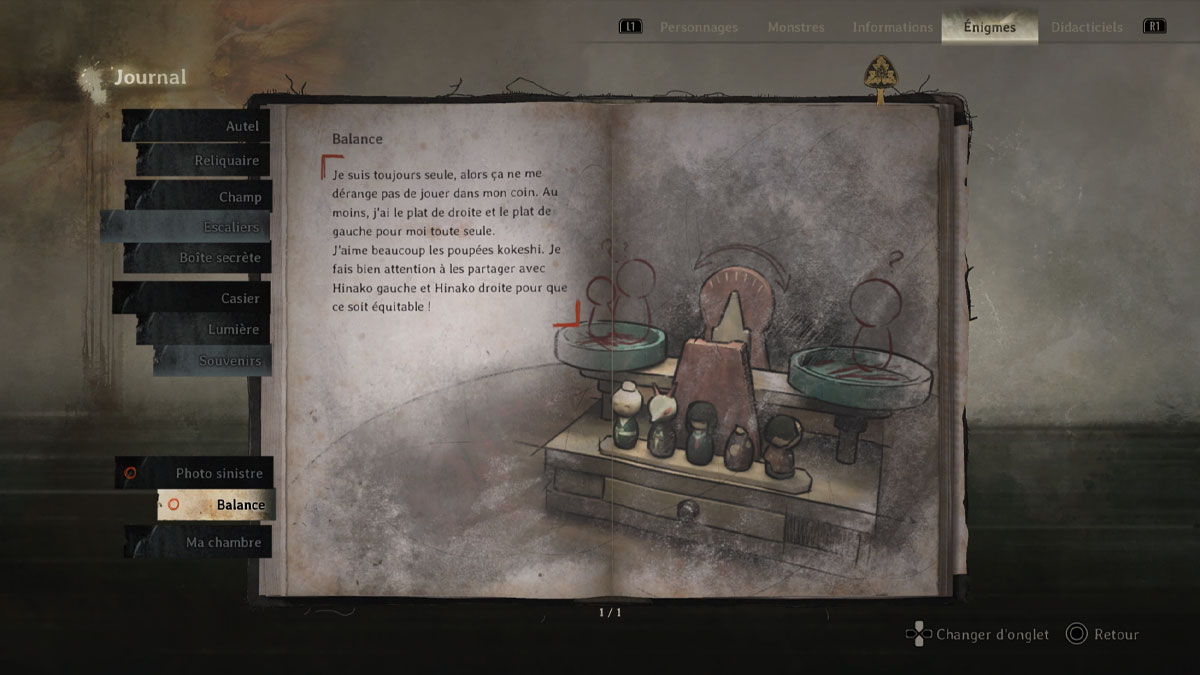Screen dimensions: 1200x675
Task: Select the Balance puzzle entry
Action: [216, 505]
